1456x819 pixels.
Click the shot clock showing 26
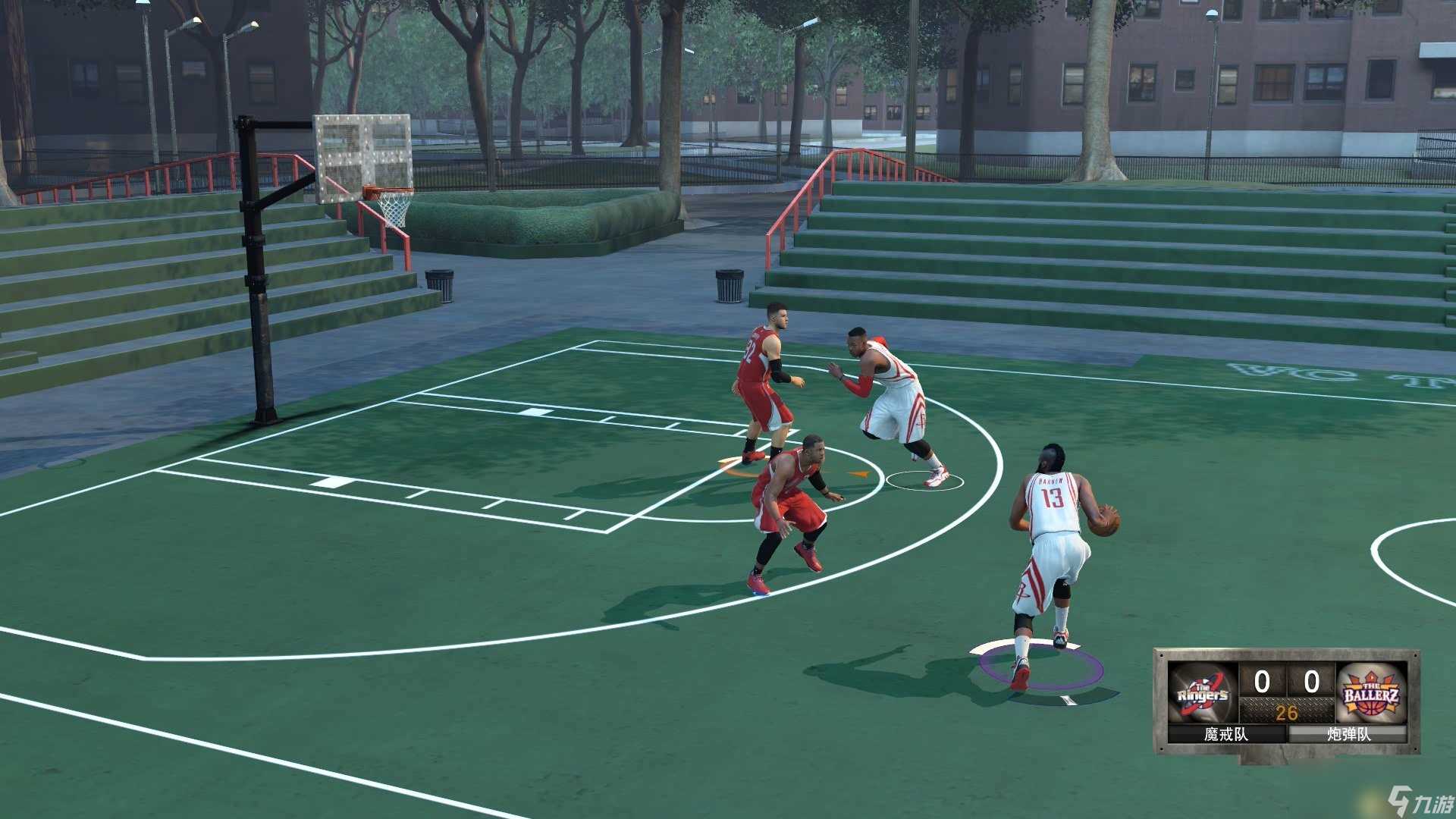(1288, 711)
